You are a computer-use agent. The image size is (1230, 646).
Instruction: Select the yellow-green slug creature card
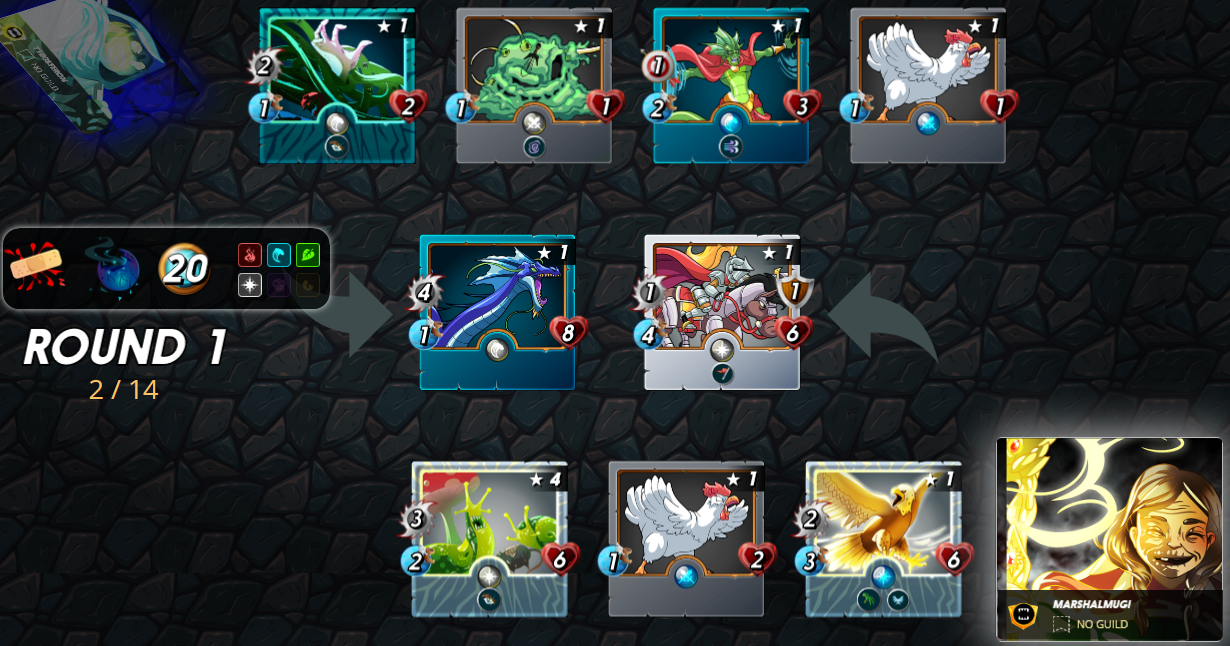click(489, 538)
